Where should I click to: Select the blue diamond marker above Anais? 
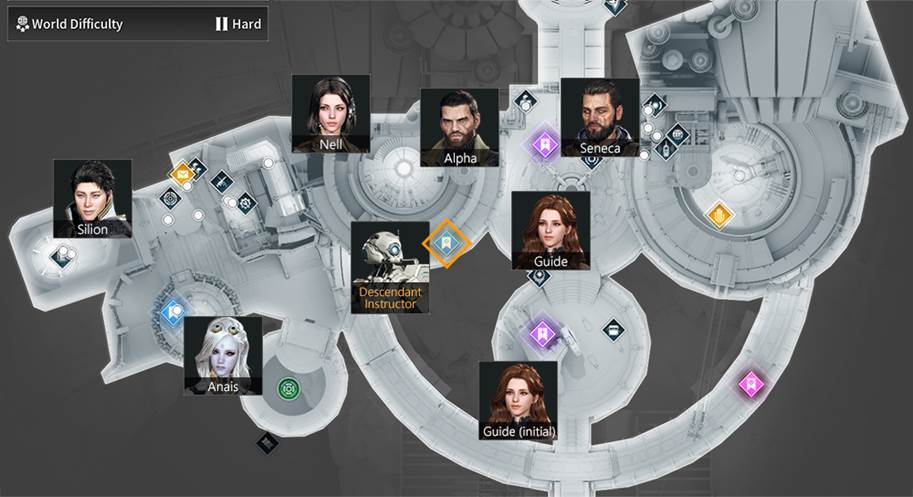point(174,313)
